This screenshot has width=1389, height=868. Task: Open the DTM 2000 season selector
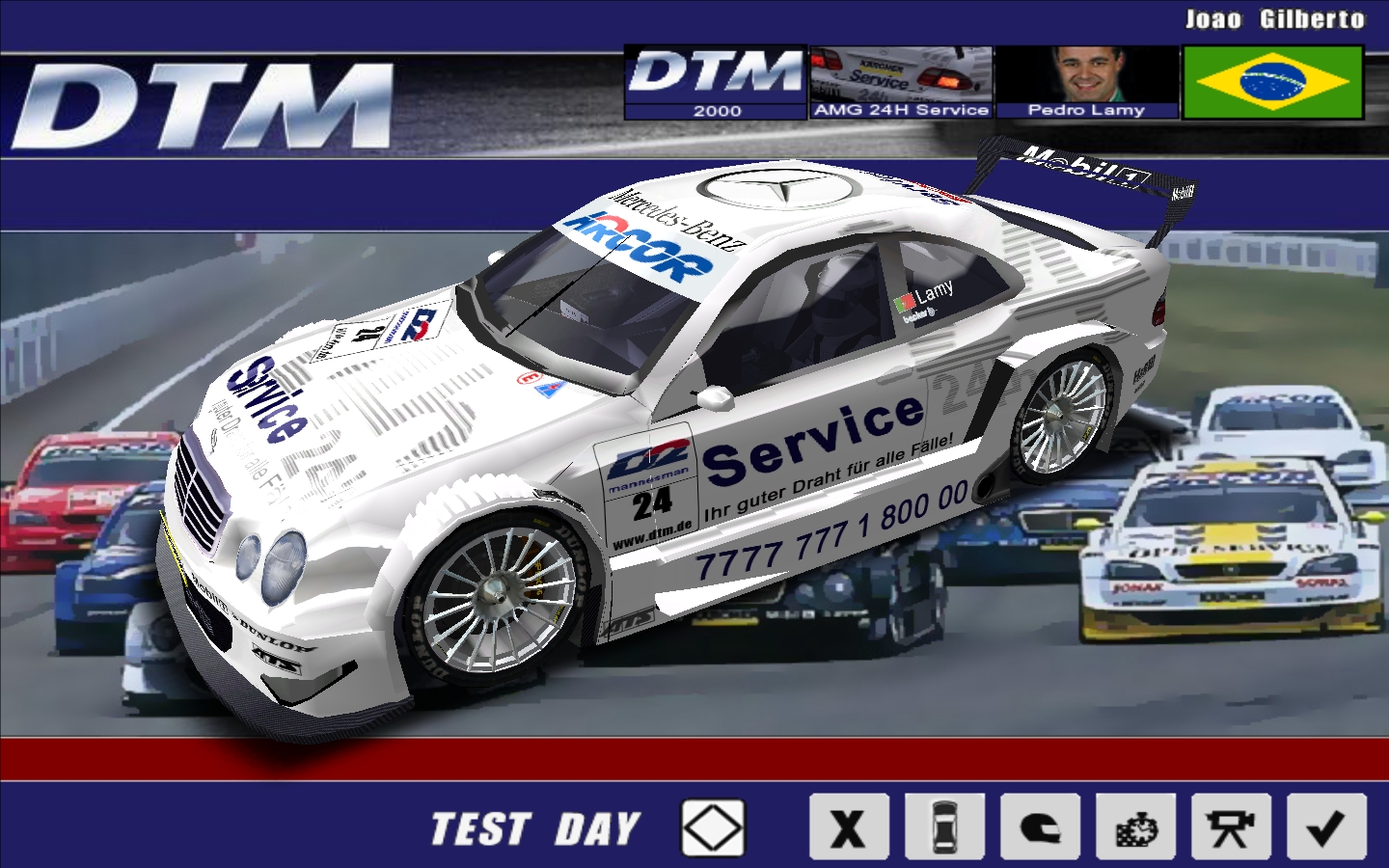click(716, 82)
